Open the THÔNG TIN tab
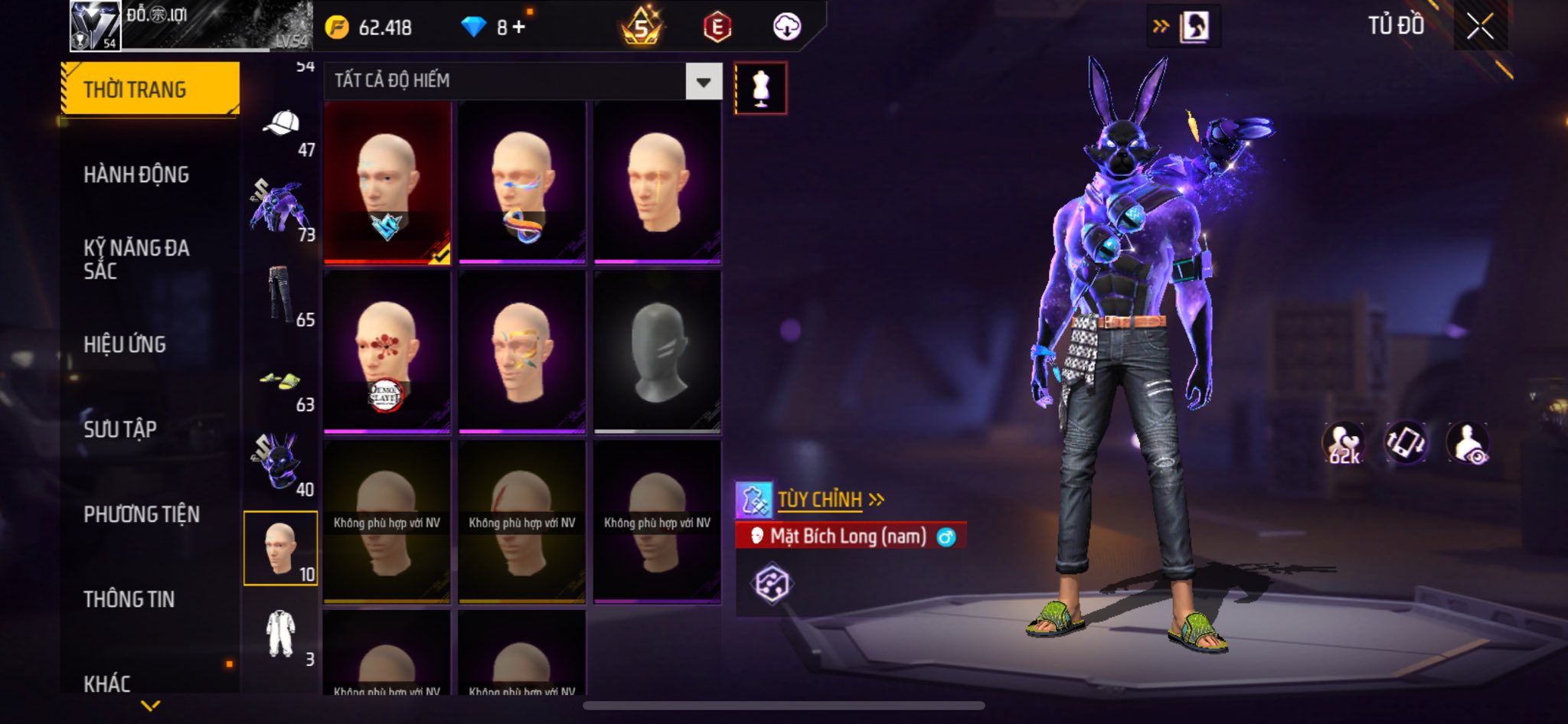Image resolution: width=1568 pixels, height=724 pixels. click(129, 599)
